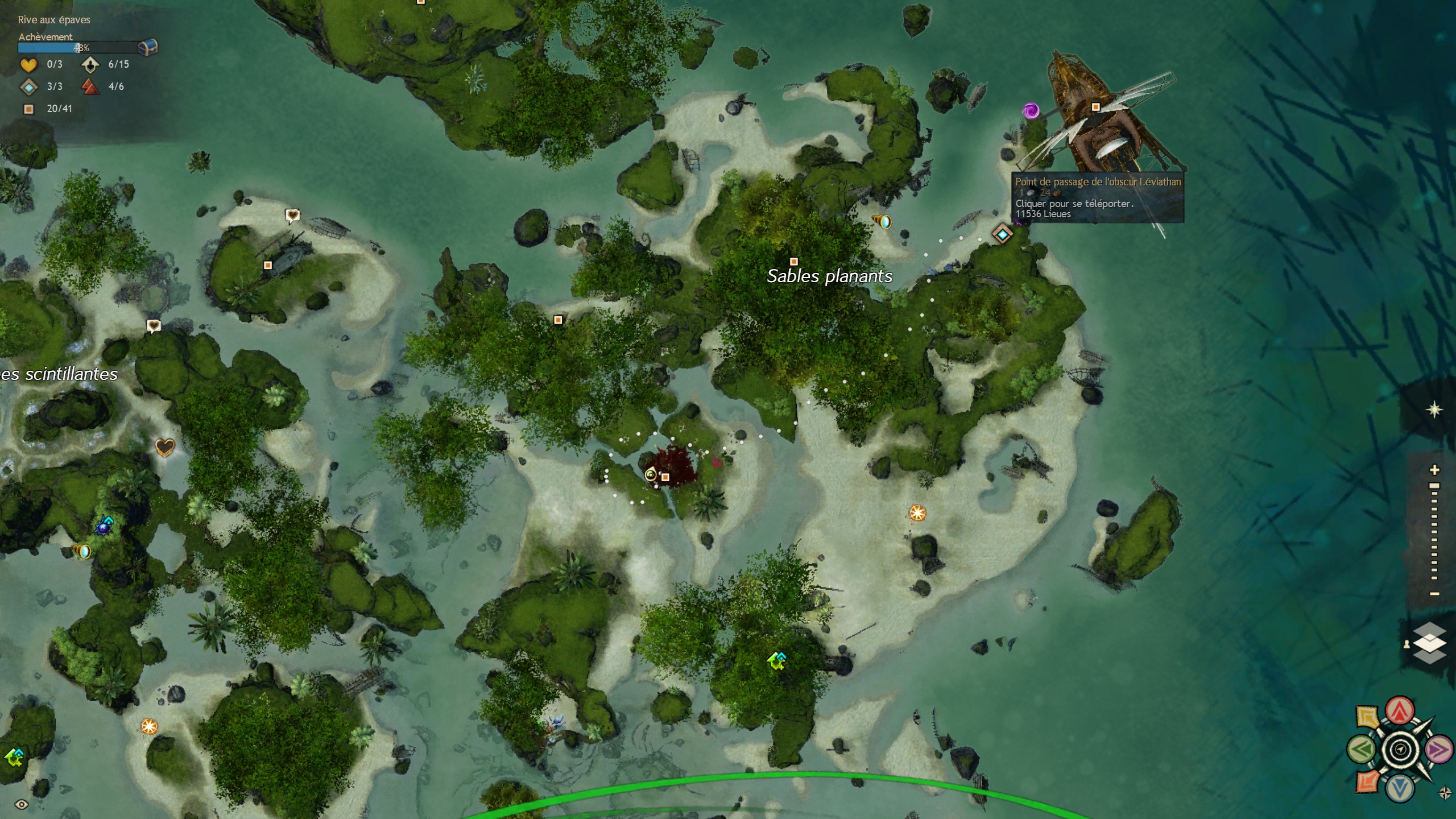1456x819 pixels.
Task: Click the green left-arrow compass button
Action: click(1362, 750)
